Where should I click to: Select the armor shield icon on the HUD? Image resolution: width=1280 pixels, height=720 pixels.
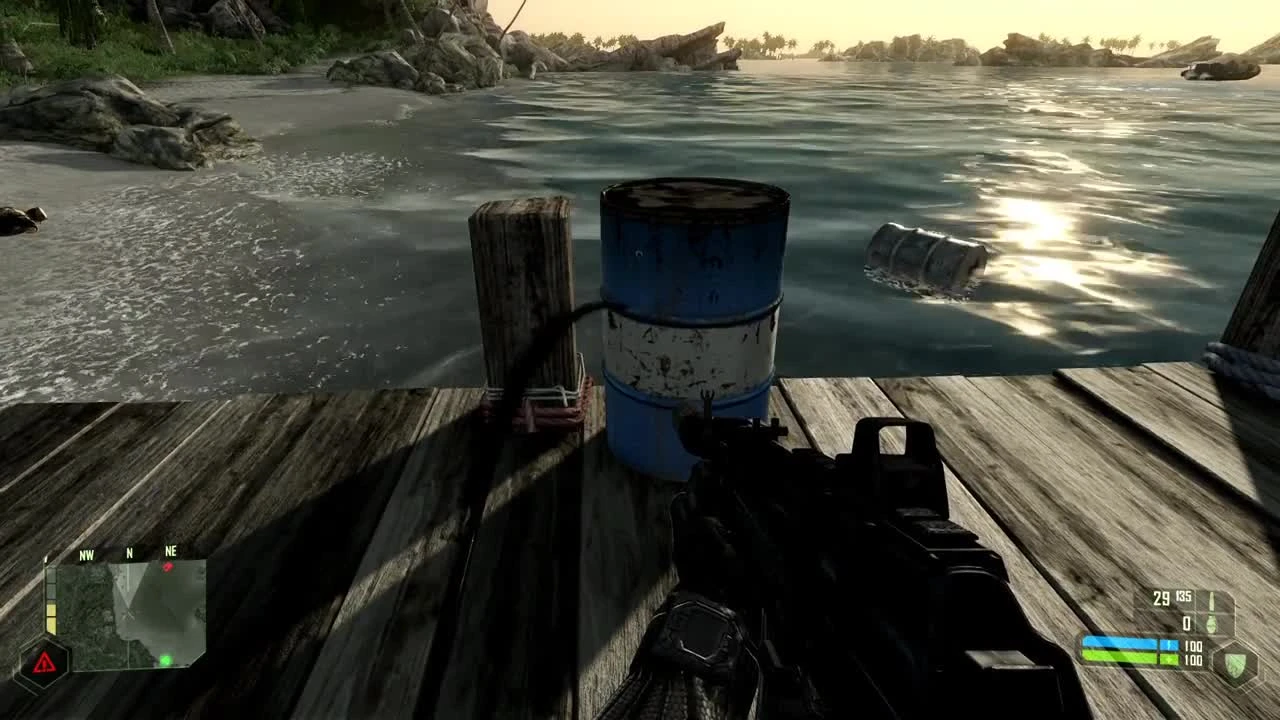1235,663
